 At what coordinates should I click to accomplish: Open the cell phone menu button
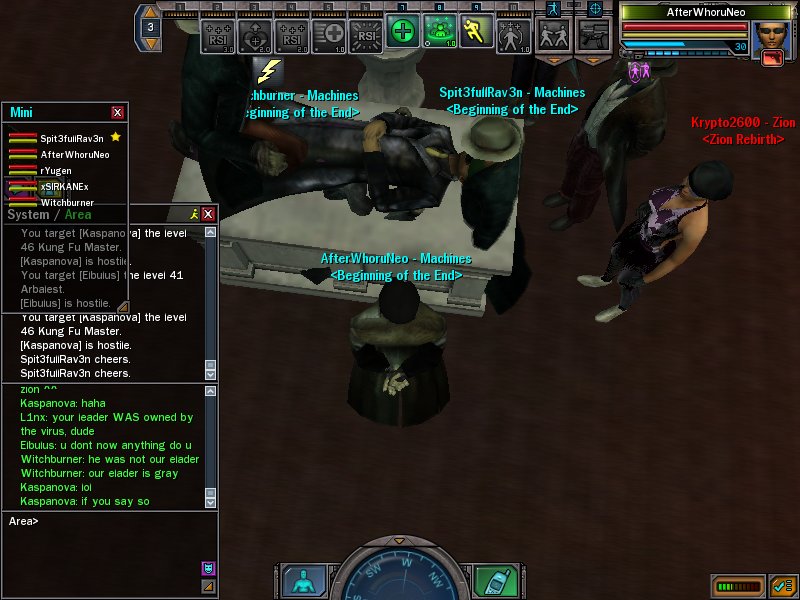tap(492, 581)
